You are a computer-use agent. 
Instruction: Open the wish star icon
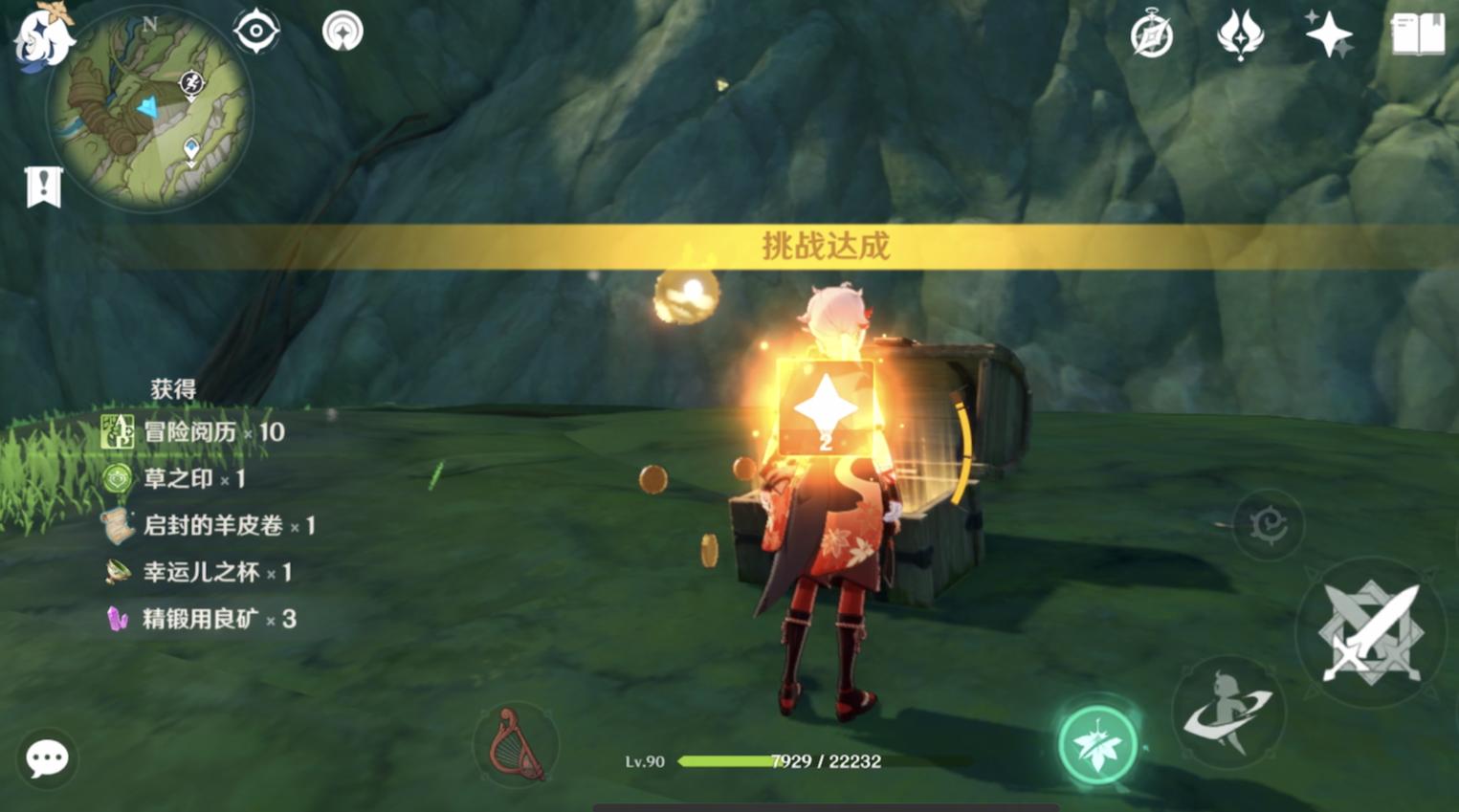[1328, 34]
